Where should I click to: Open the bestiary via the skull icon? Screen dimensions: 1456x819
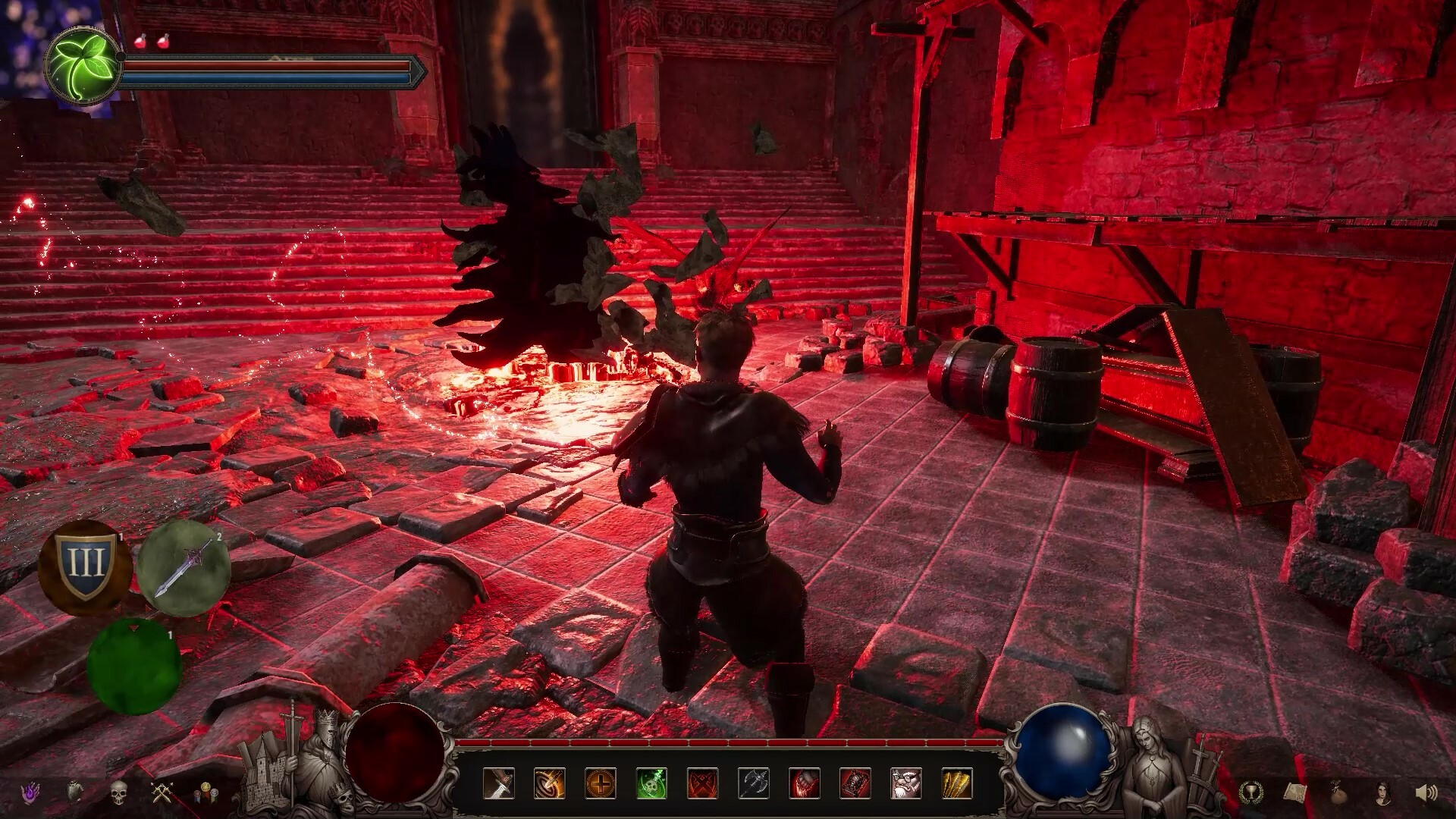point(120,792)
